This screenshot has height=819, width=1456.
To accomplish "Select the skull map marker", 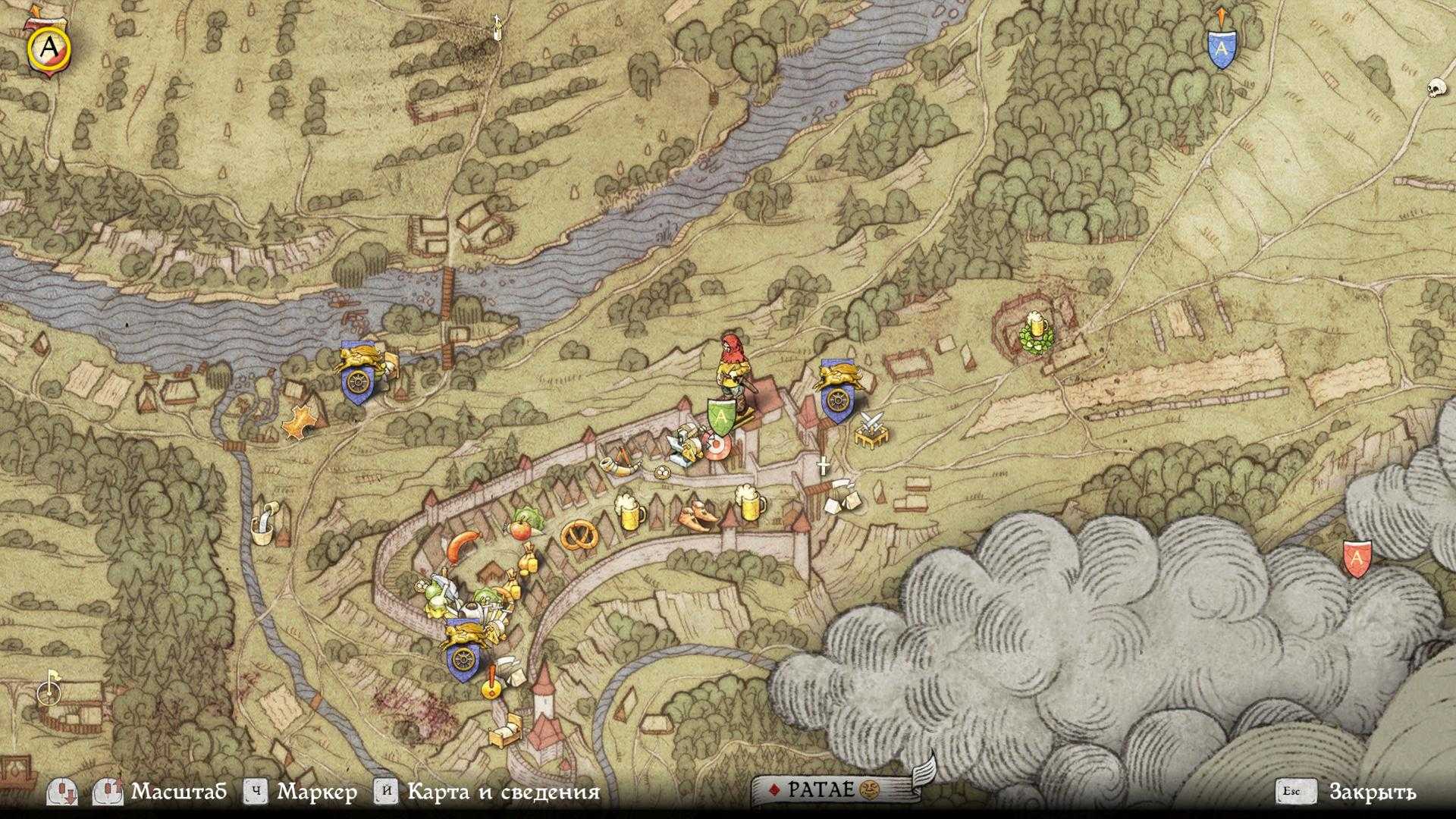I will [x=1434, y=87].
